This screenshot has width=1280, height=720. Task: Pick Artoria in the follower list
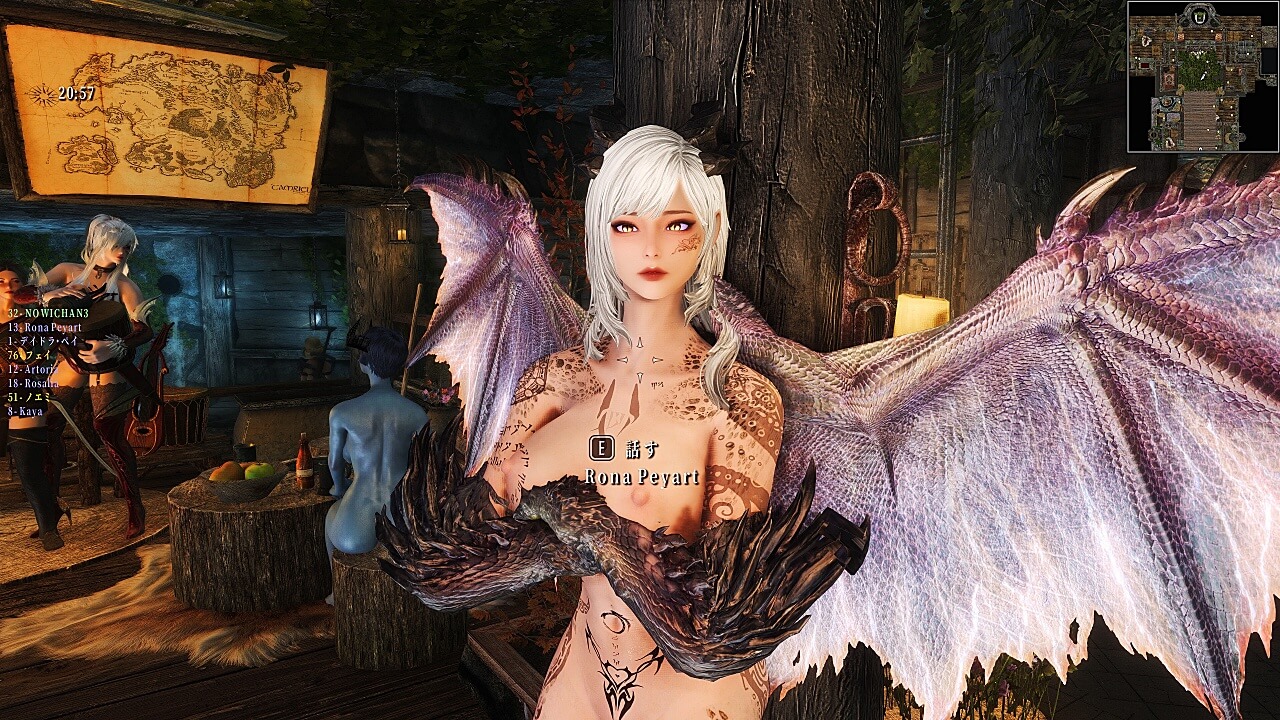click(36, 369)
